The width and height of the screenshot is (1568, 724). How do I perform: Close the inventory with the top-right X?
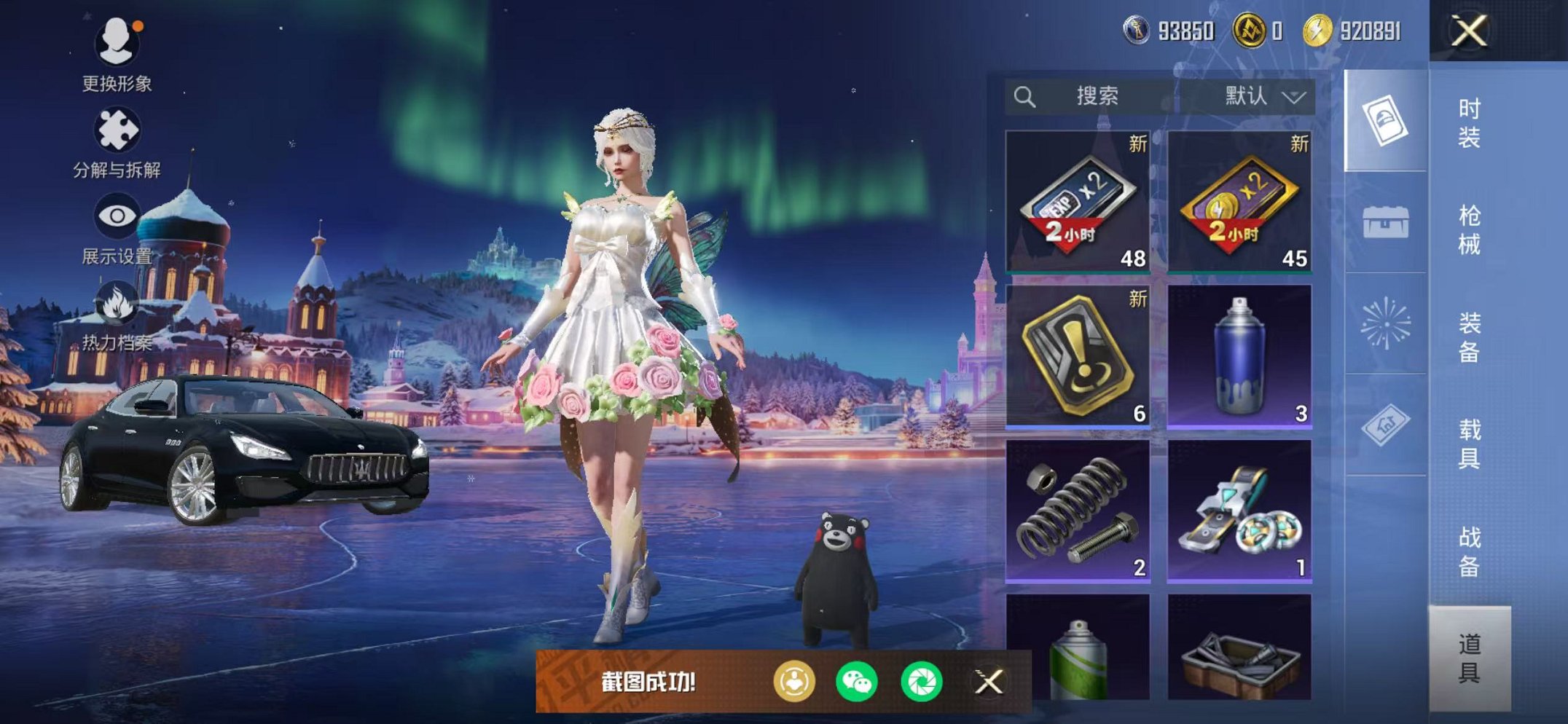[x=1468, y=31]
